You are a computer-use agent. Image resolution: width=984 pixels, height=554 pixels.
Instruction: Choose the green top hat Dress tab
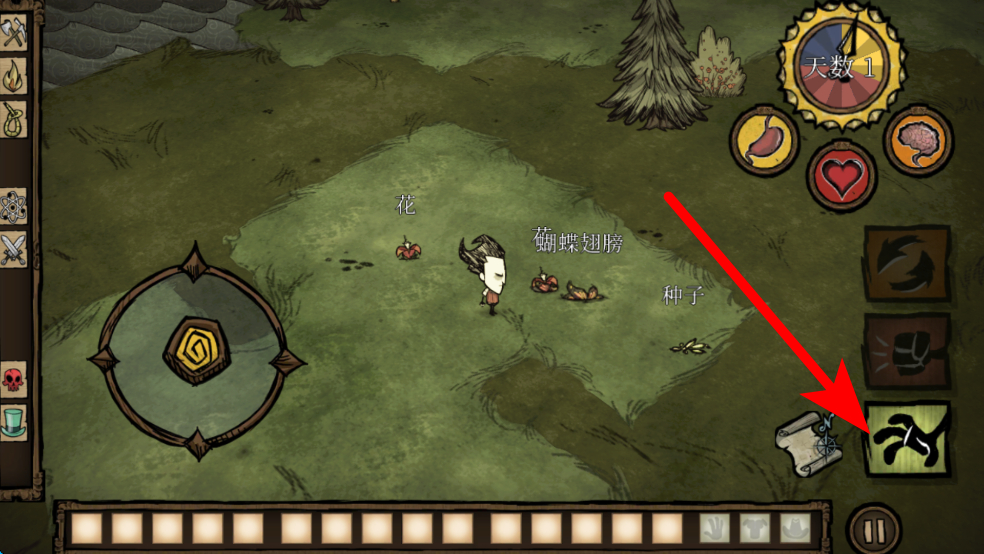point(14,423)
